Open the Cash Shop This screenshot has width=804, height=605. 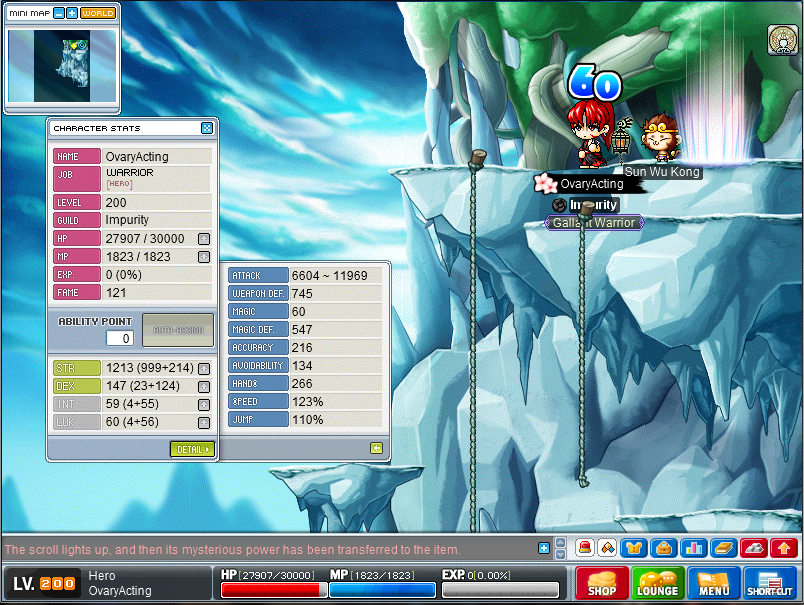pos(602,583)
